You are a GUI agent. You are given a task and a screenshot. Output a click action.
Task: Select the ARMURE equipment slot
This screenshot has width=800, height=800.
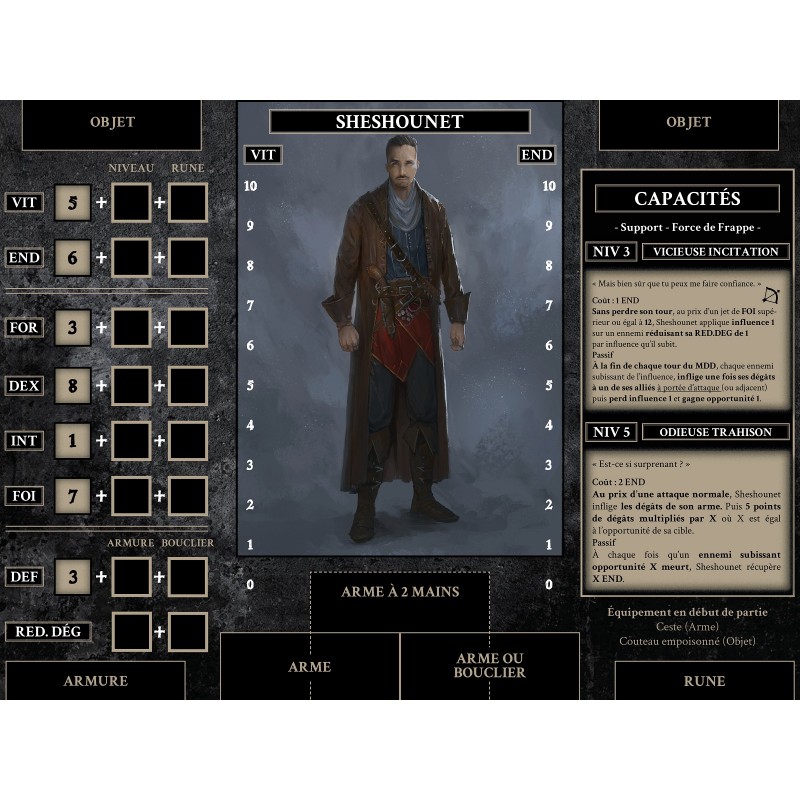[95, 680]
